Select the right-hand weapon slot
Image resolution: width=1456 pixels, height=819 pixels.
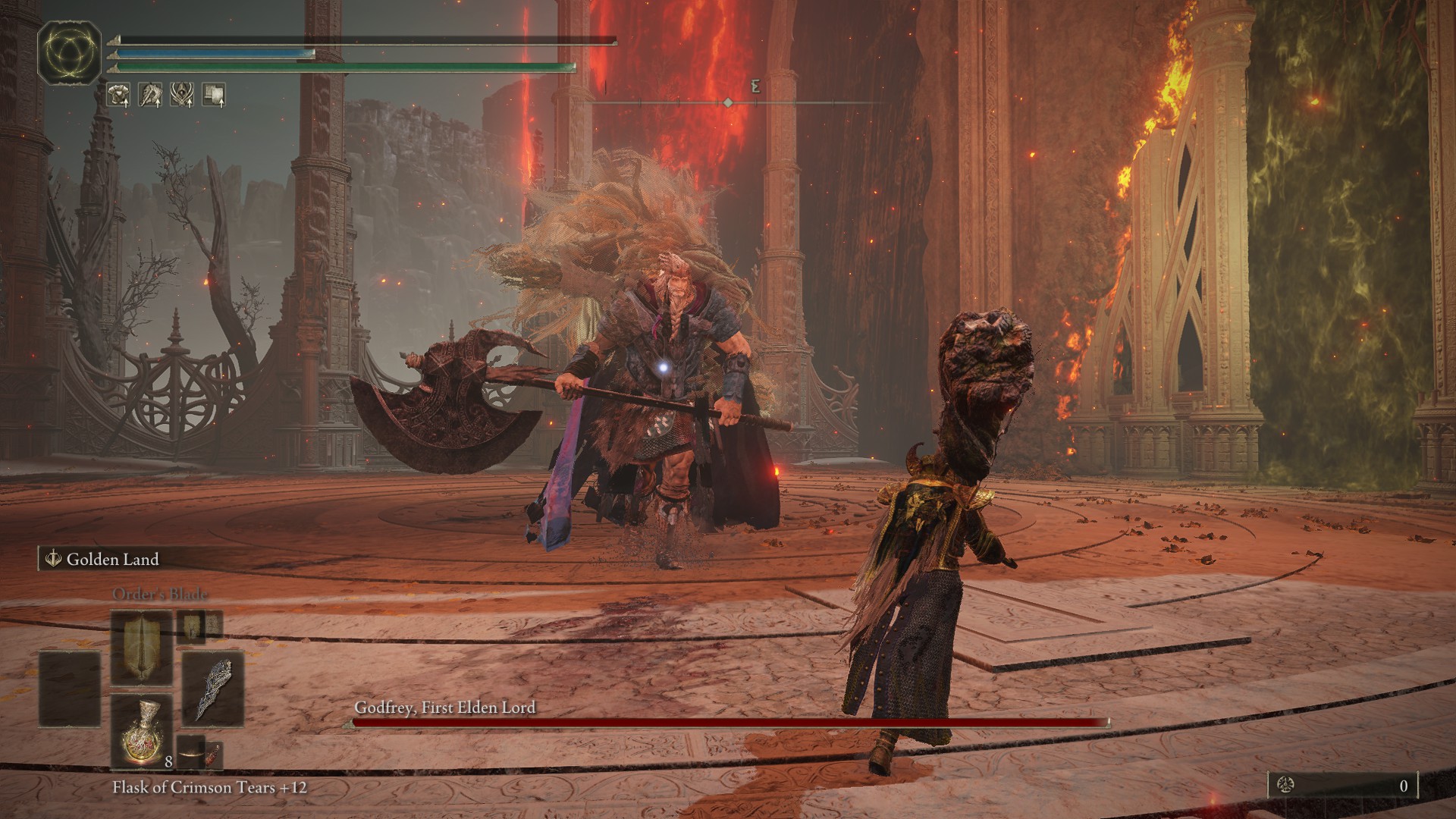212,690
